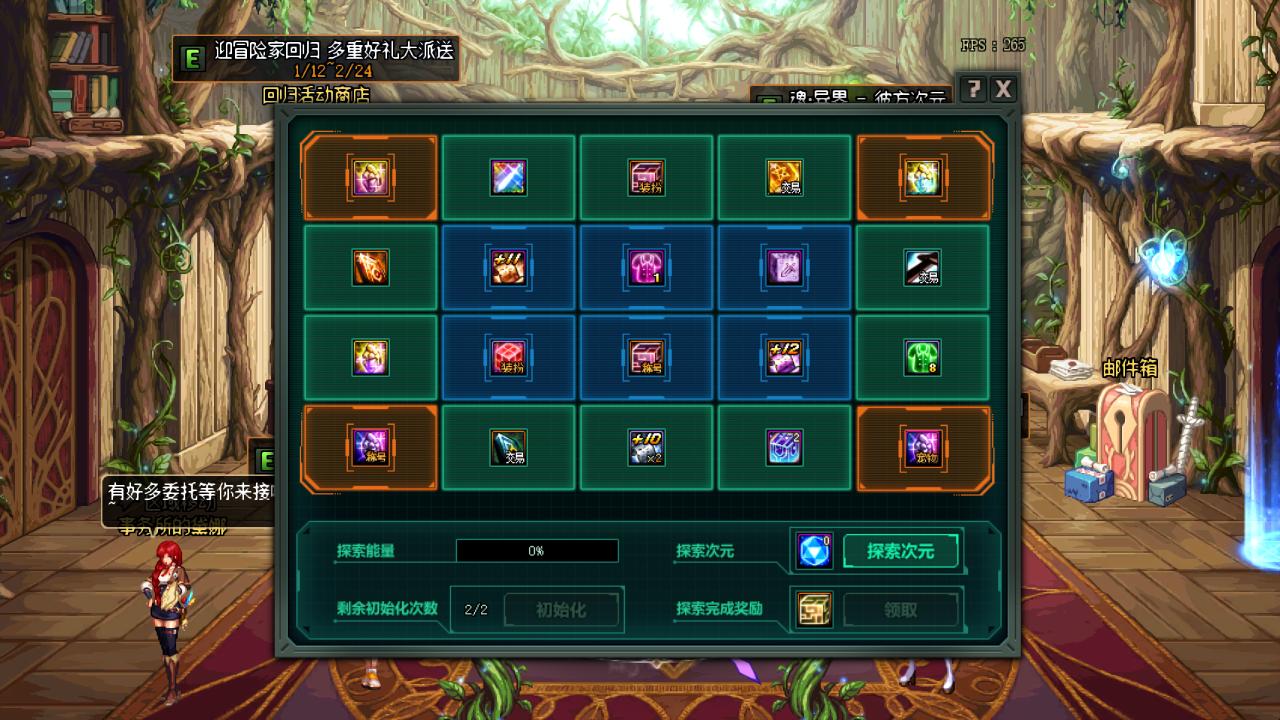1280x720 pixels.
Task: Select the pet reward icon labeled 宠物
Action: click(922, 448)
